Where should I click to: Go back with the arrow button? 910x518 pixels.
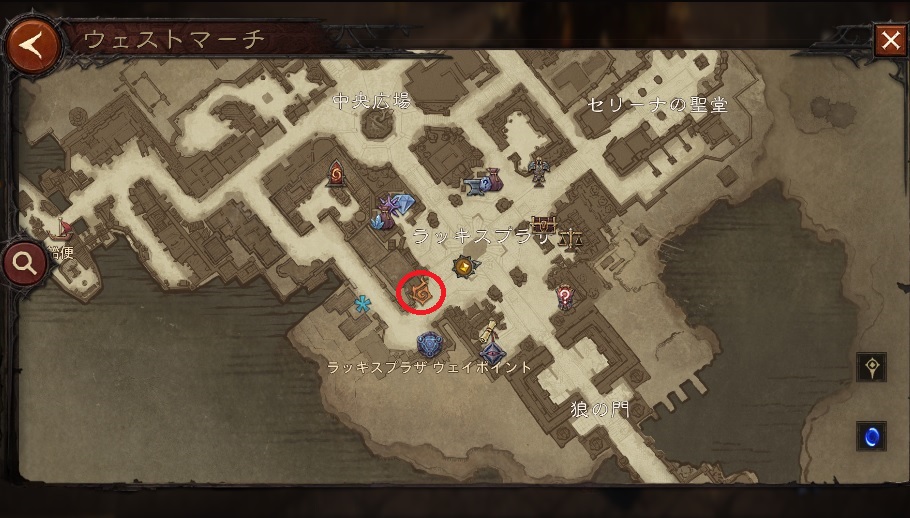pos(31,45)
